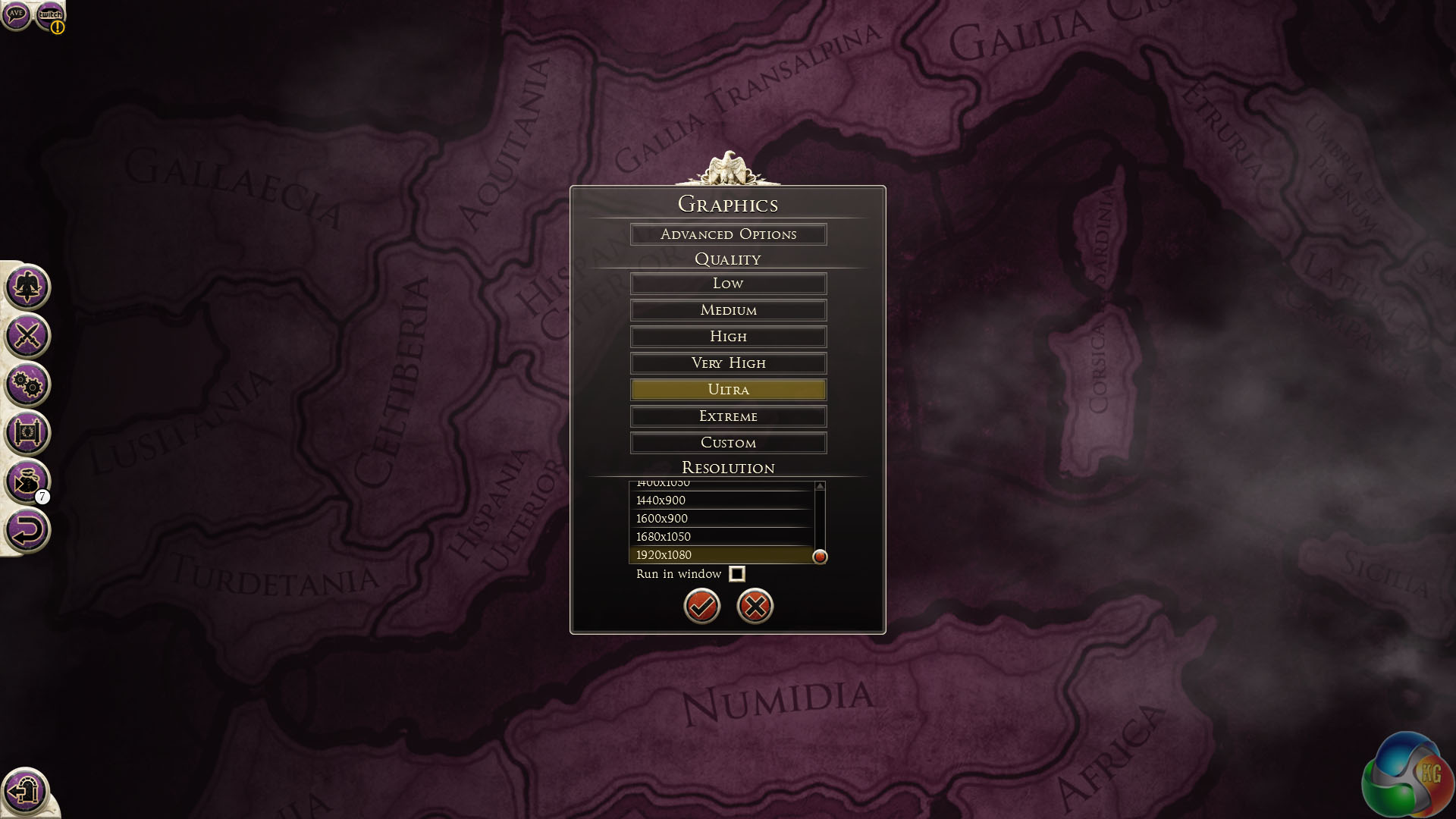
Task: Open the Twitch overlay icon
Action: pos(50,14)
